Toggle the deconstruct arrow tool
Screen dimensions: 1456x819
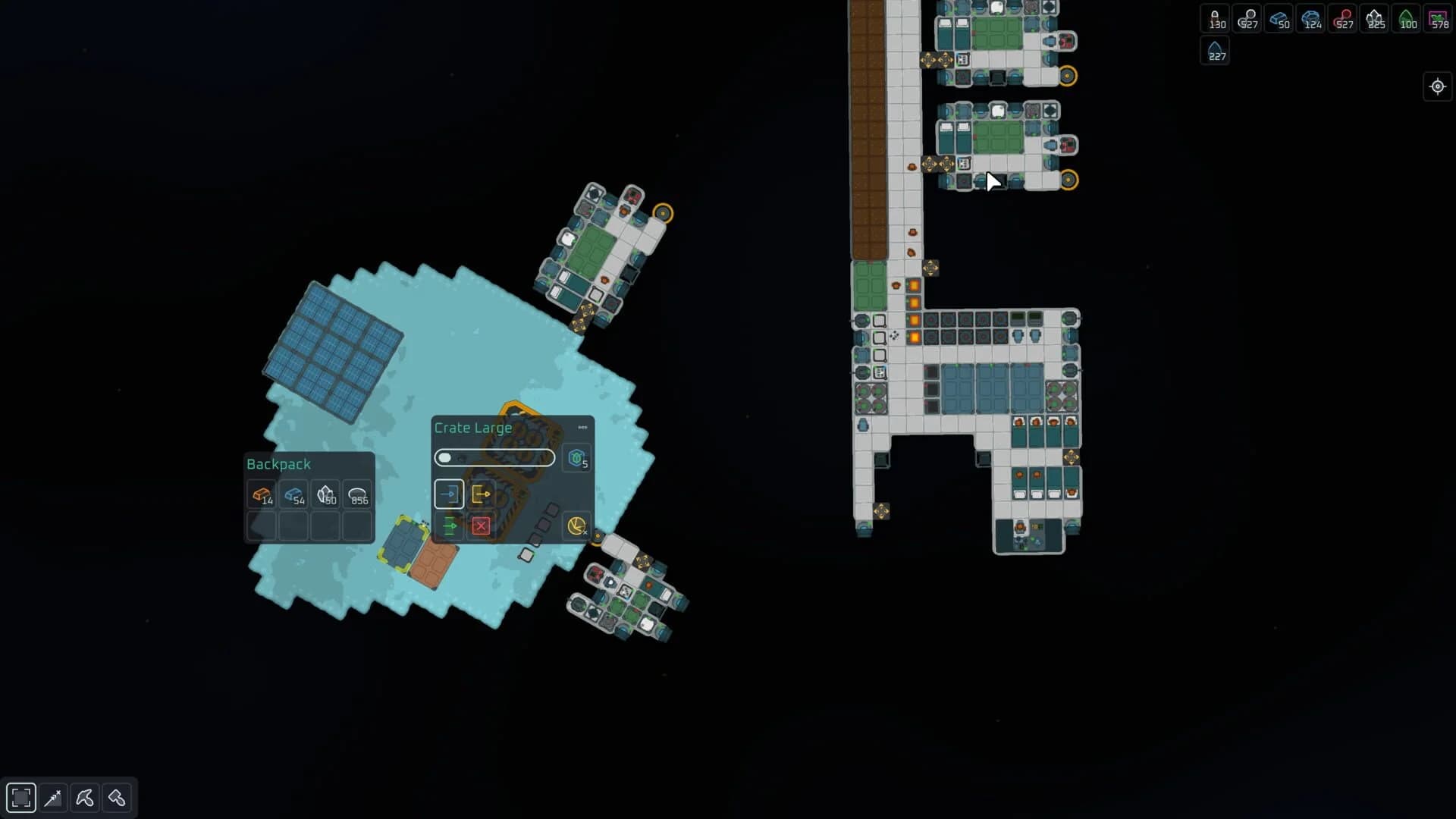click(x=53, y=797)
